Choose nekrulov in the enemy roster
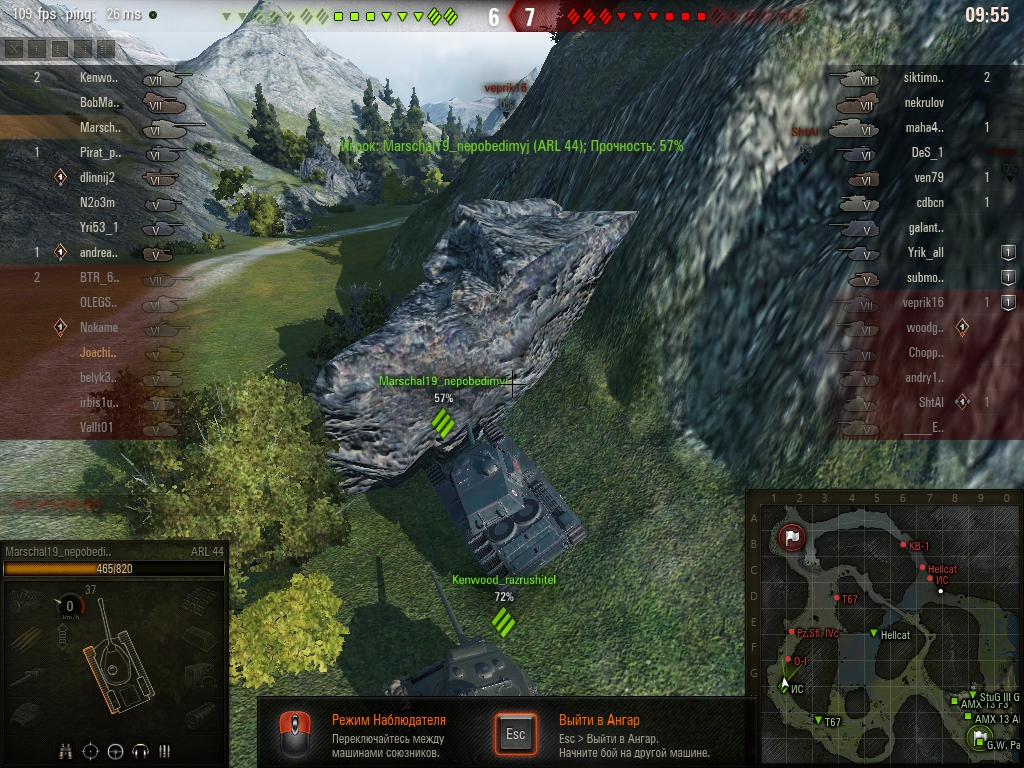 tap(925, 102)
